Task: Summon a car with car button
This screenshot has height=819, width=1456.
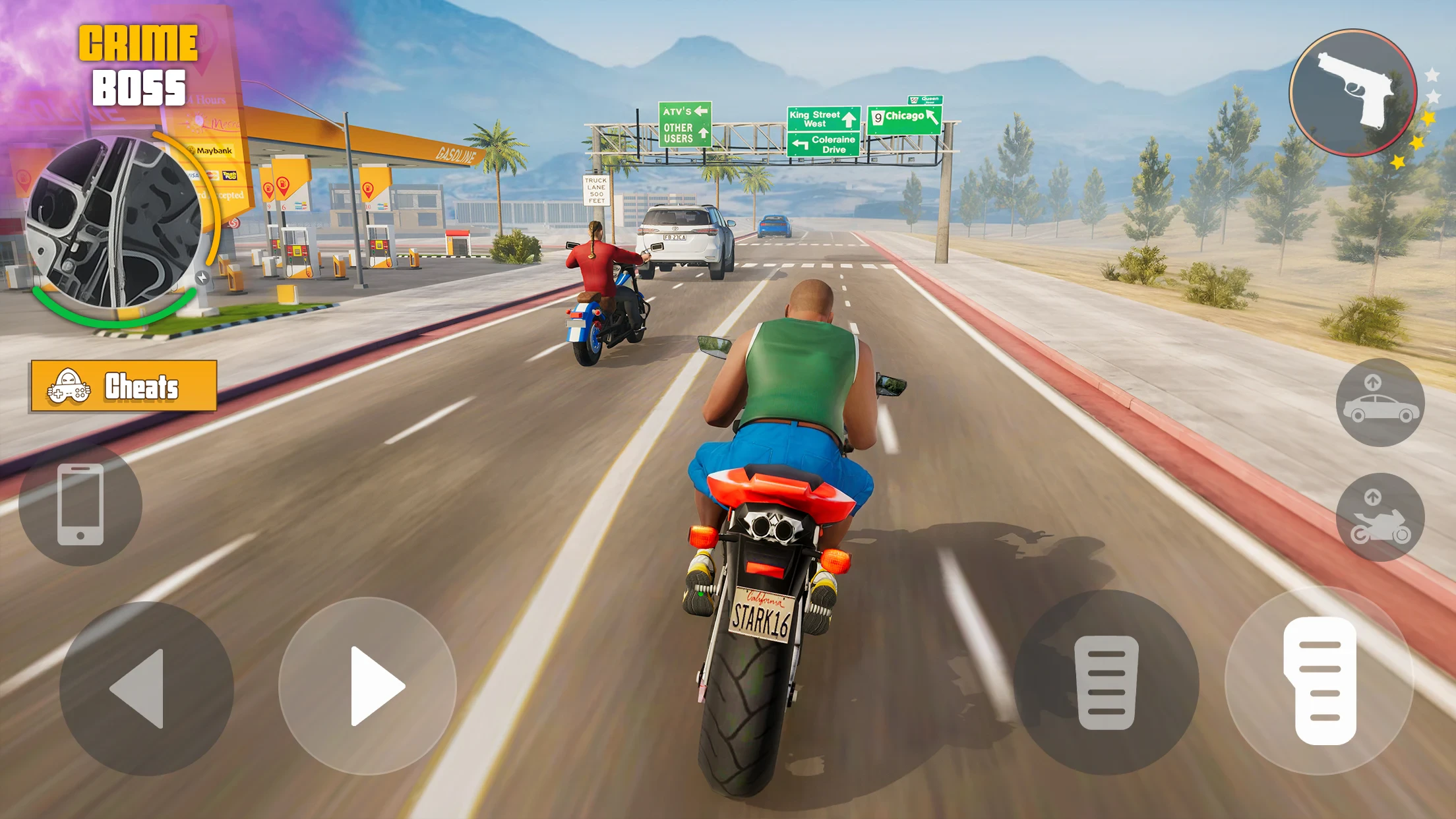Action: coord(1380,402)
